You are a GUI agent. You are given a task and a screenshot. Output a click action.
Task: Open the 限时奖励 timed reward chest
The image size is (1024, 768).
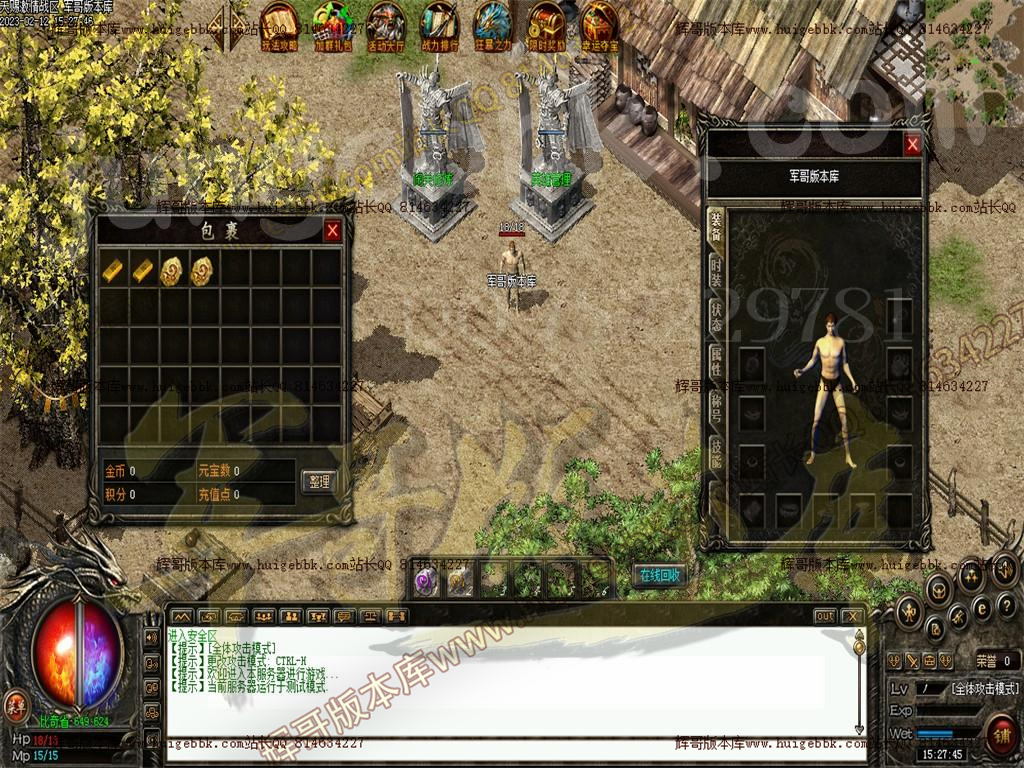click(547, 24)
